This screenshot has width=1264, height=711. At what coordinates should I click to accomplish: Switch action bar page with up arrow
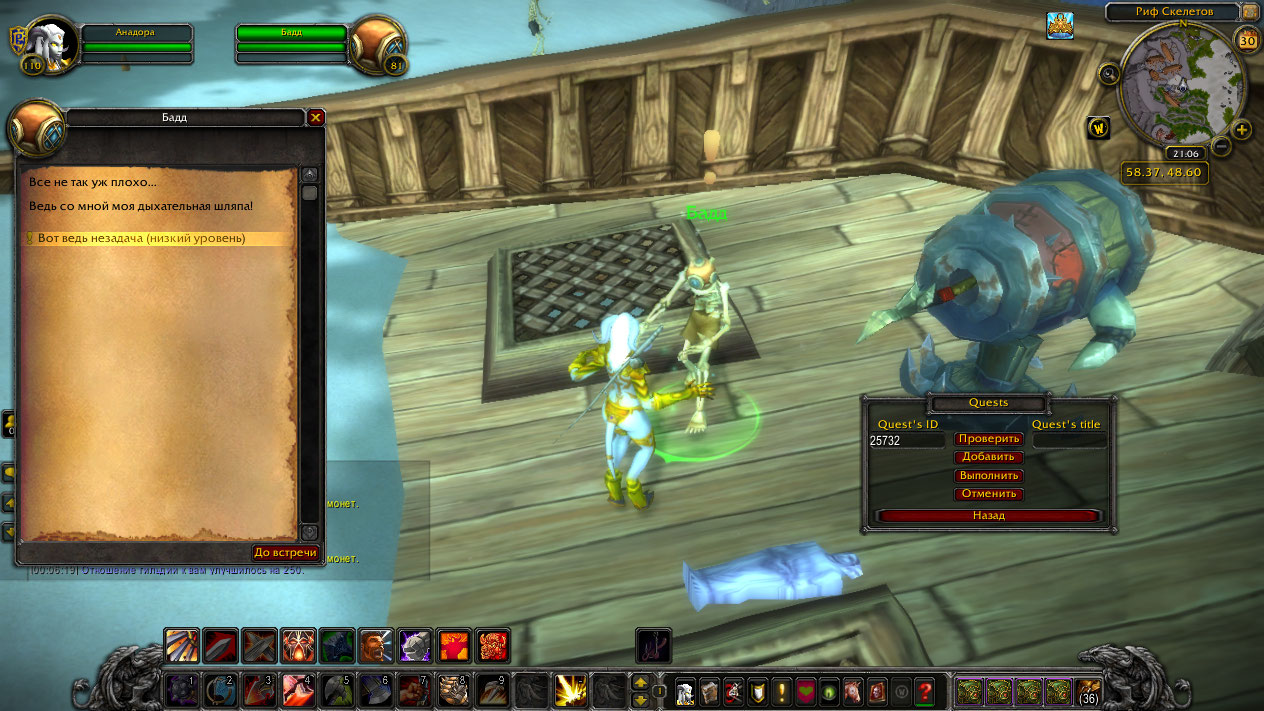click(x=640, y=682)
